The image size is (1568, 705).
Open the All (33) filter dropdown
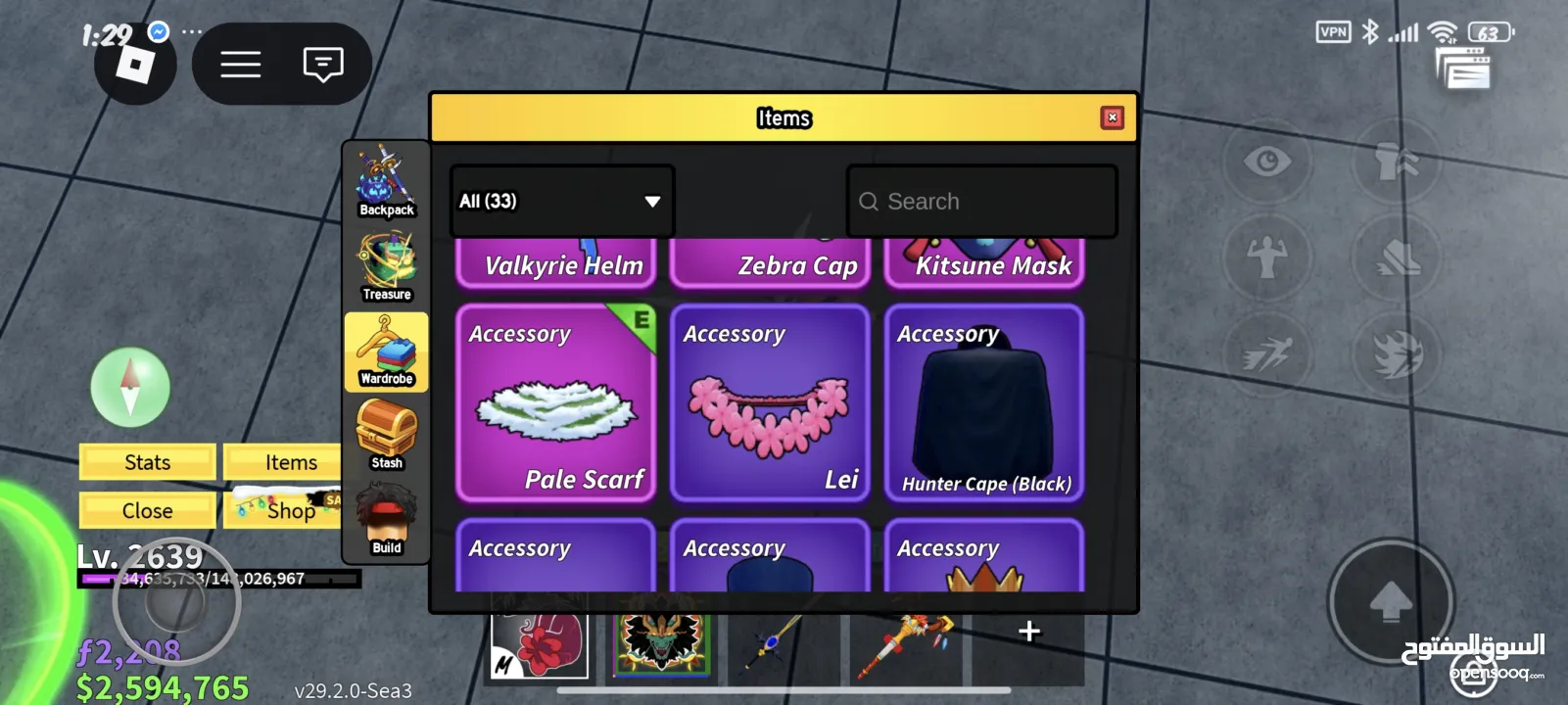pos(561,201)
